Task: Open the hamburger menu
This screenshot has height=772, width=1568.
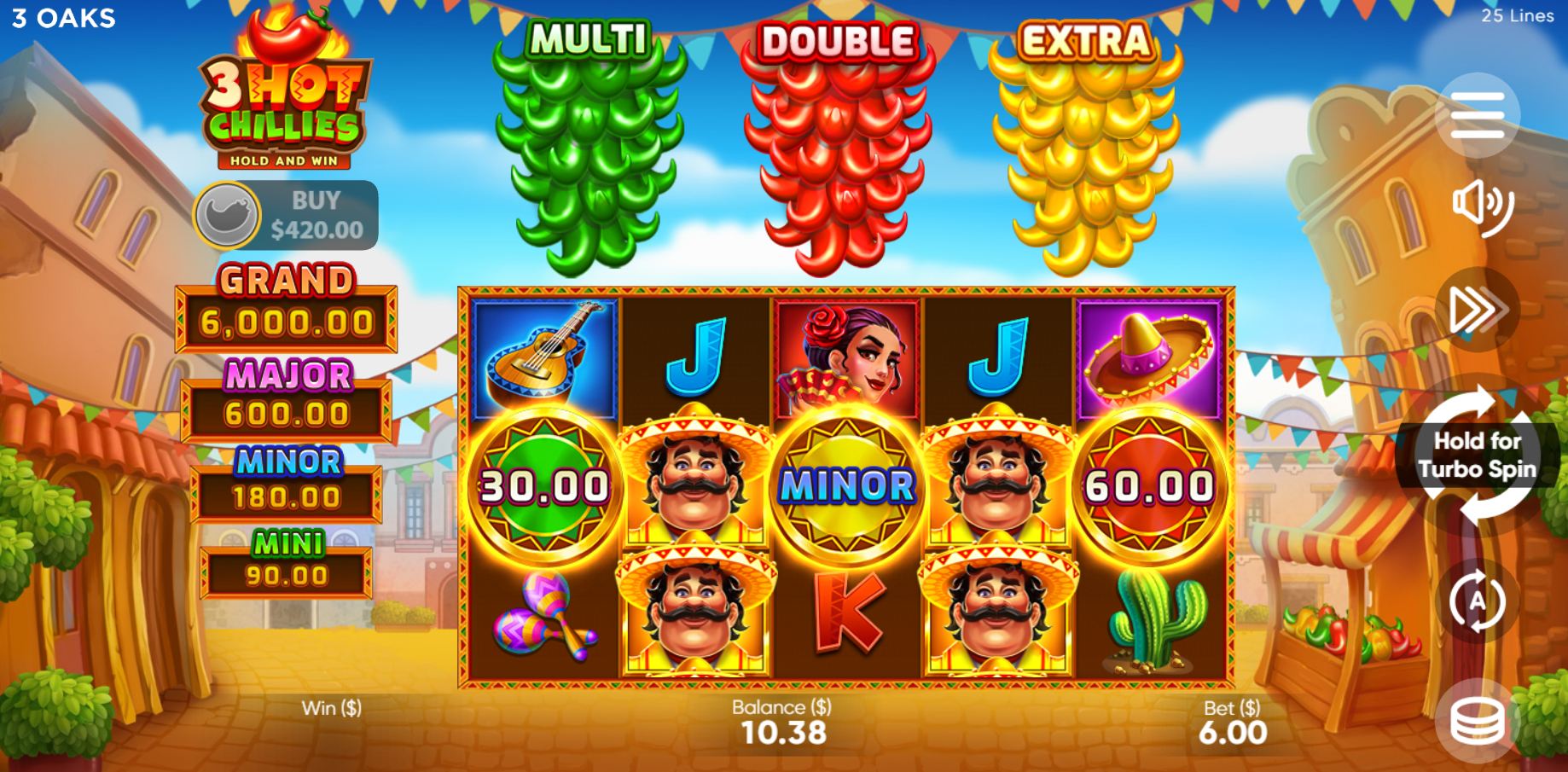Action: click(x=1477, y=116)
